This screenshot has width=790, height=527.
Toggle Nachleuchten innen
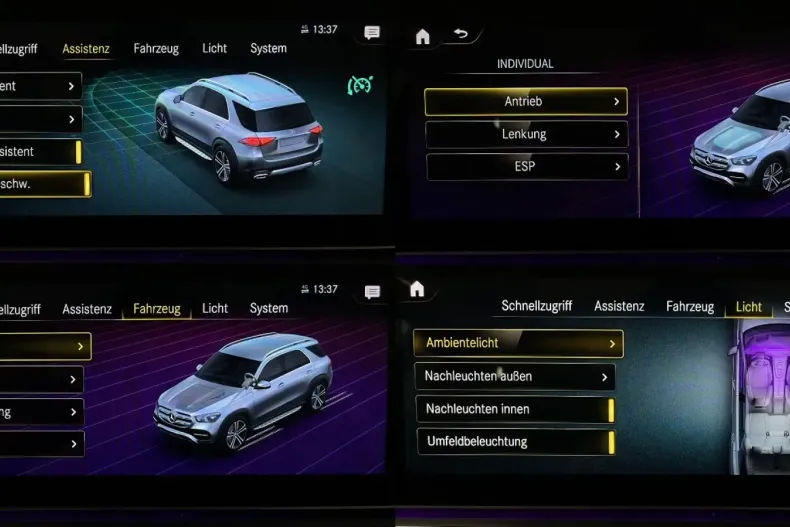[x=514, y=409]
